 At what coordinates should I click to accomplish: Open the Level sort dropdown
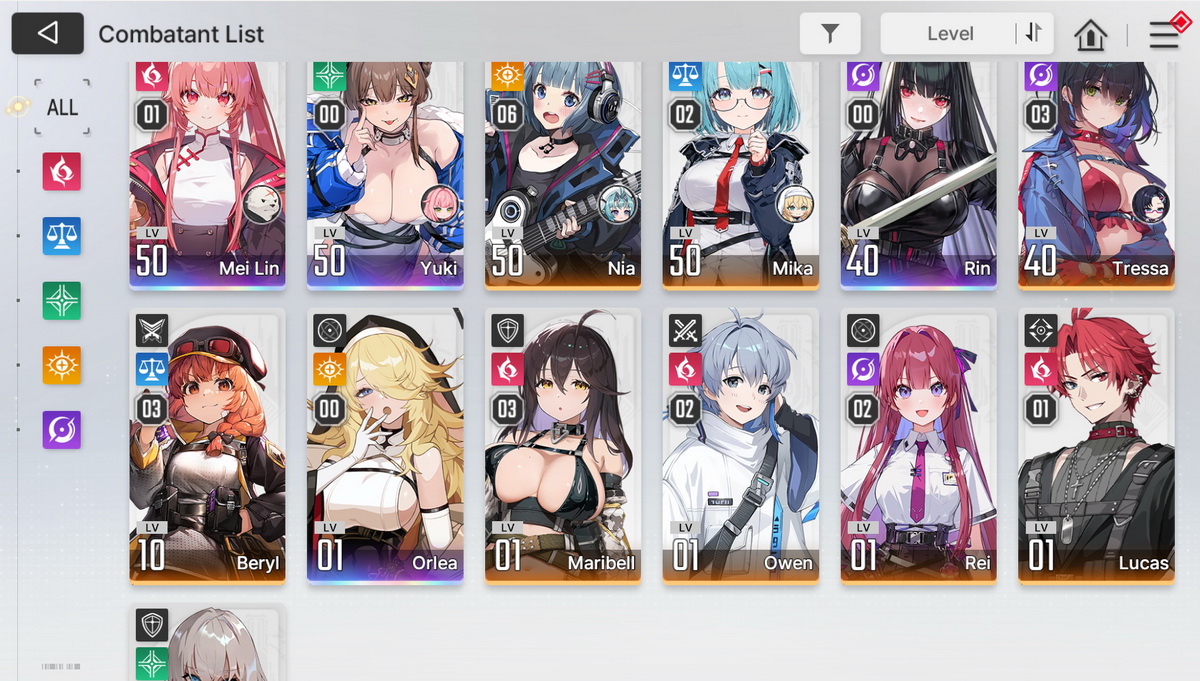click(x=949, y=34)
